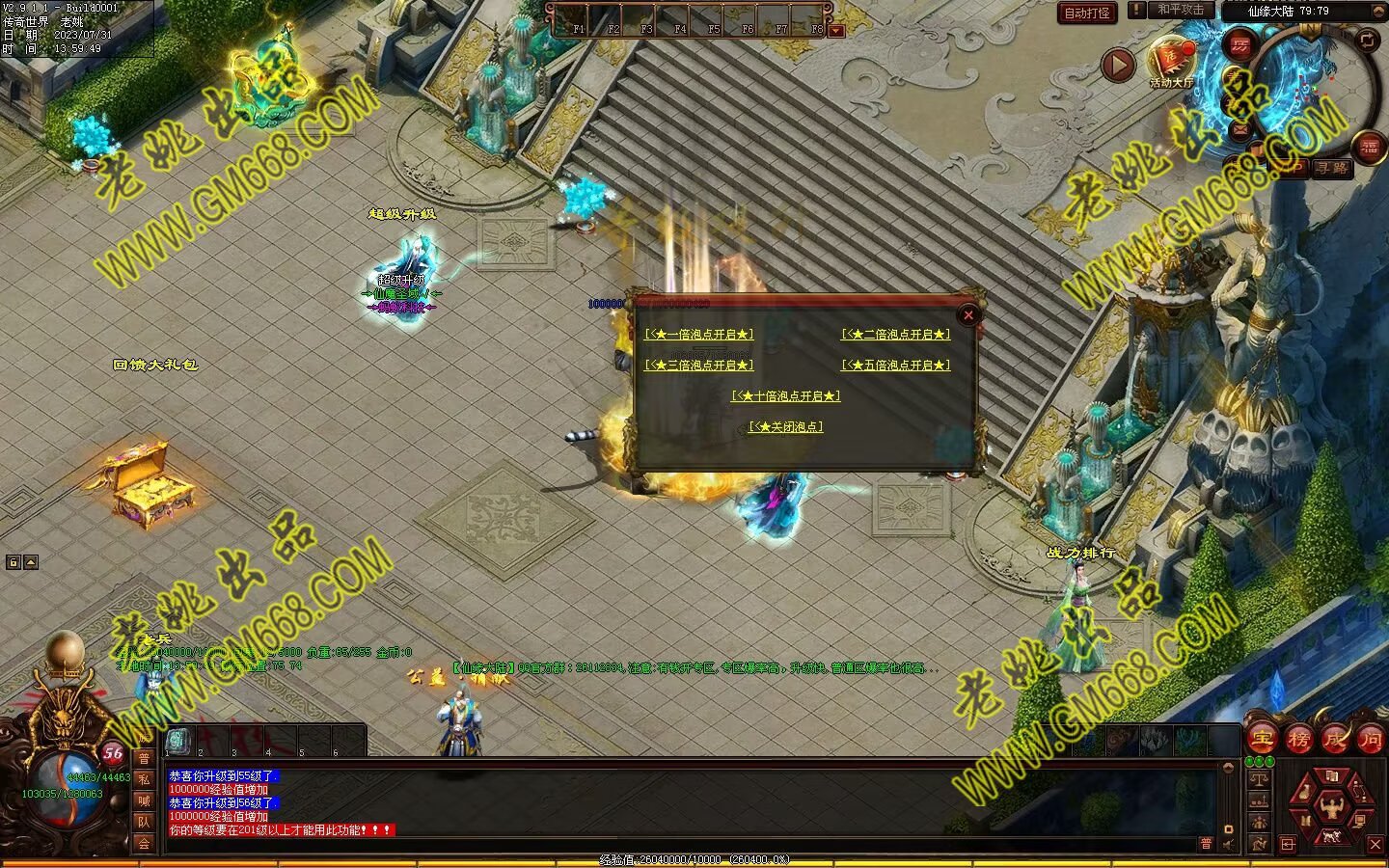The image size is (1389, 868).
Task: Toggle the 自动打怪 auto-fight button
Action: [1087, 13]
